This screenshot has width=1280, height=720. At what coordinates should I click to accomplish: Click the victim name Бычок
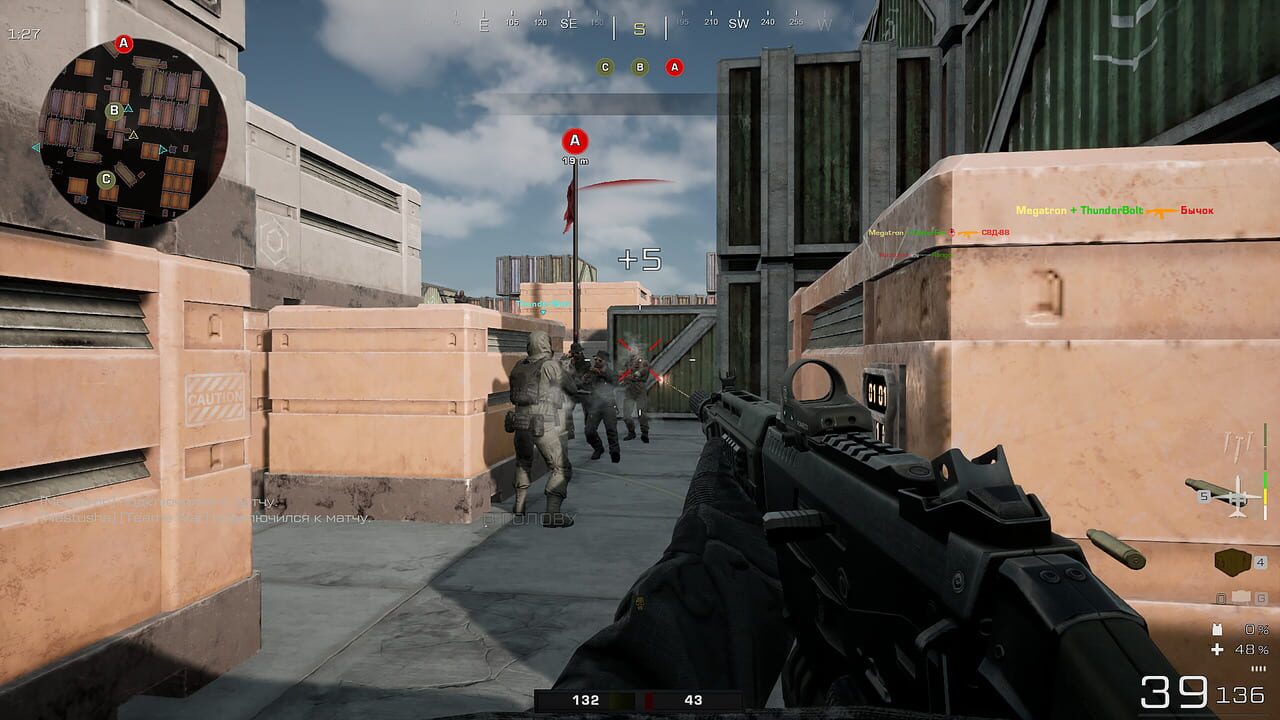(1195, 210)
